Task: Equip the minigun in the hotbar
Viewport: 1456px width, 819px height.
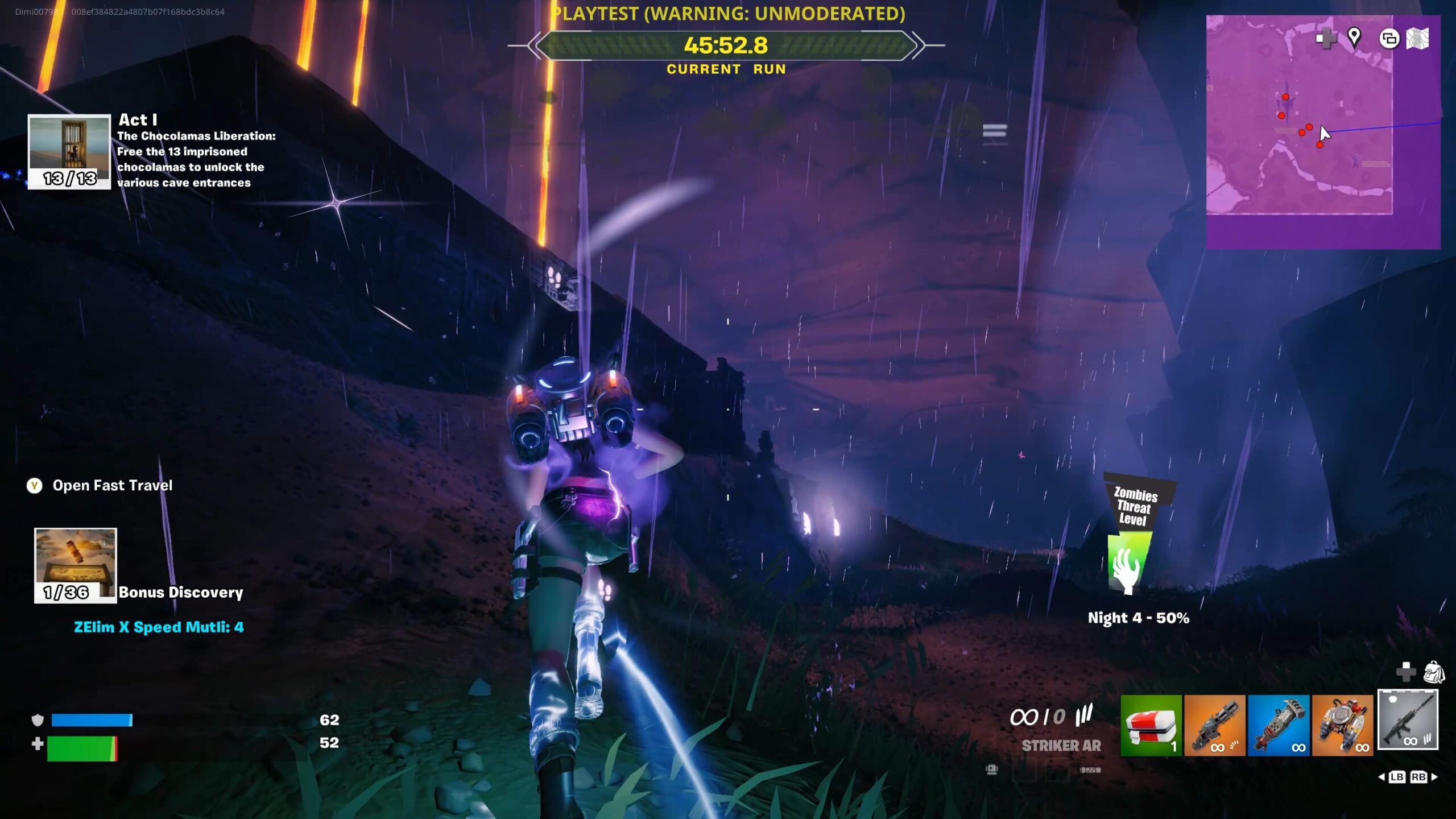Action: pyautogui.click(x=1214, y=725)
